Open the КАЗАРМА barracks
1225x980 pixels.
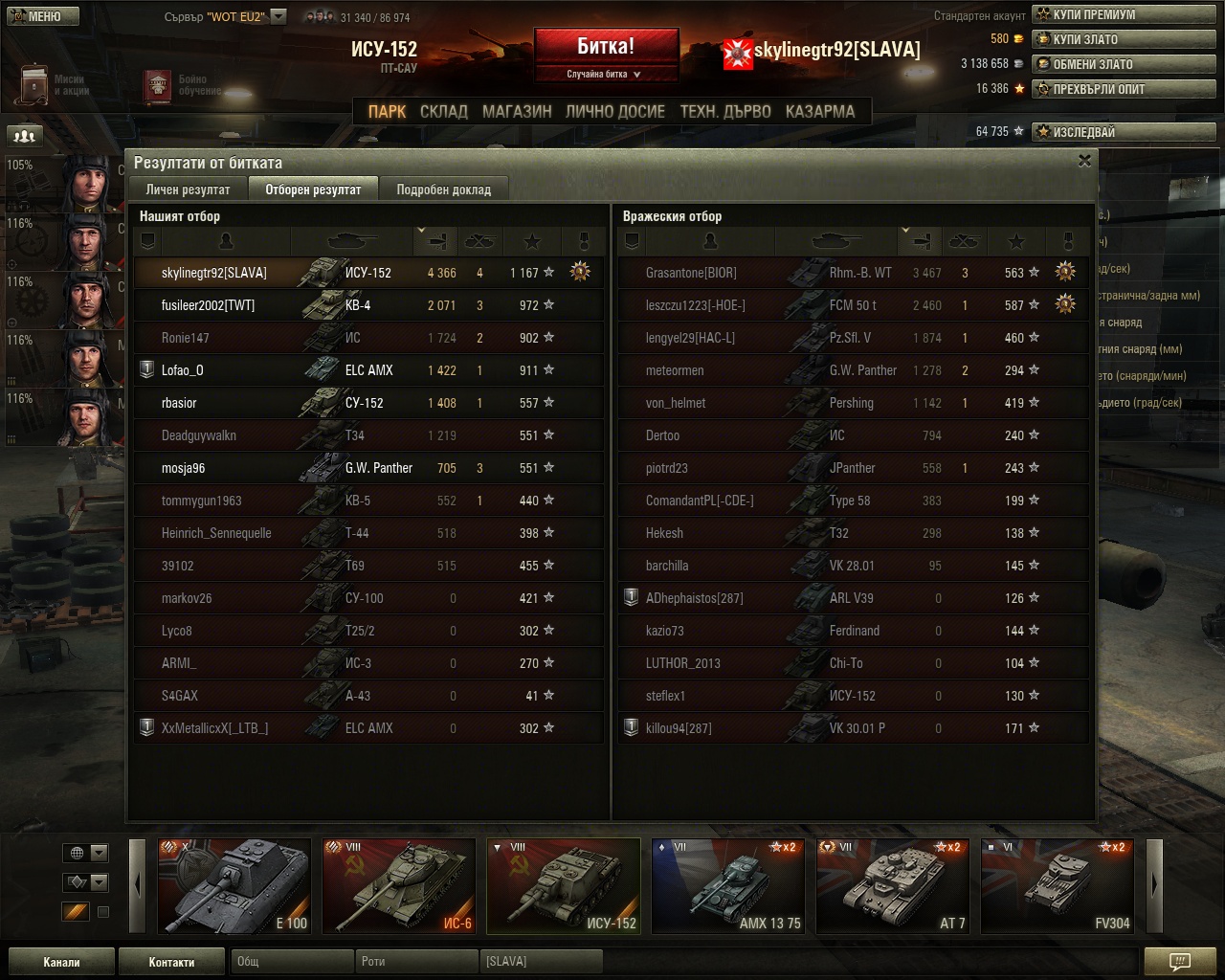point(820,111)
